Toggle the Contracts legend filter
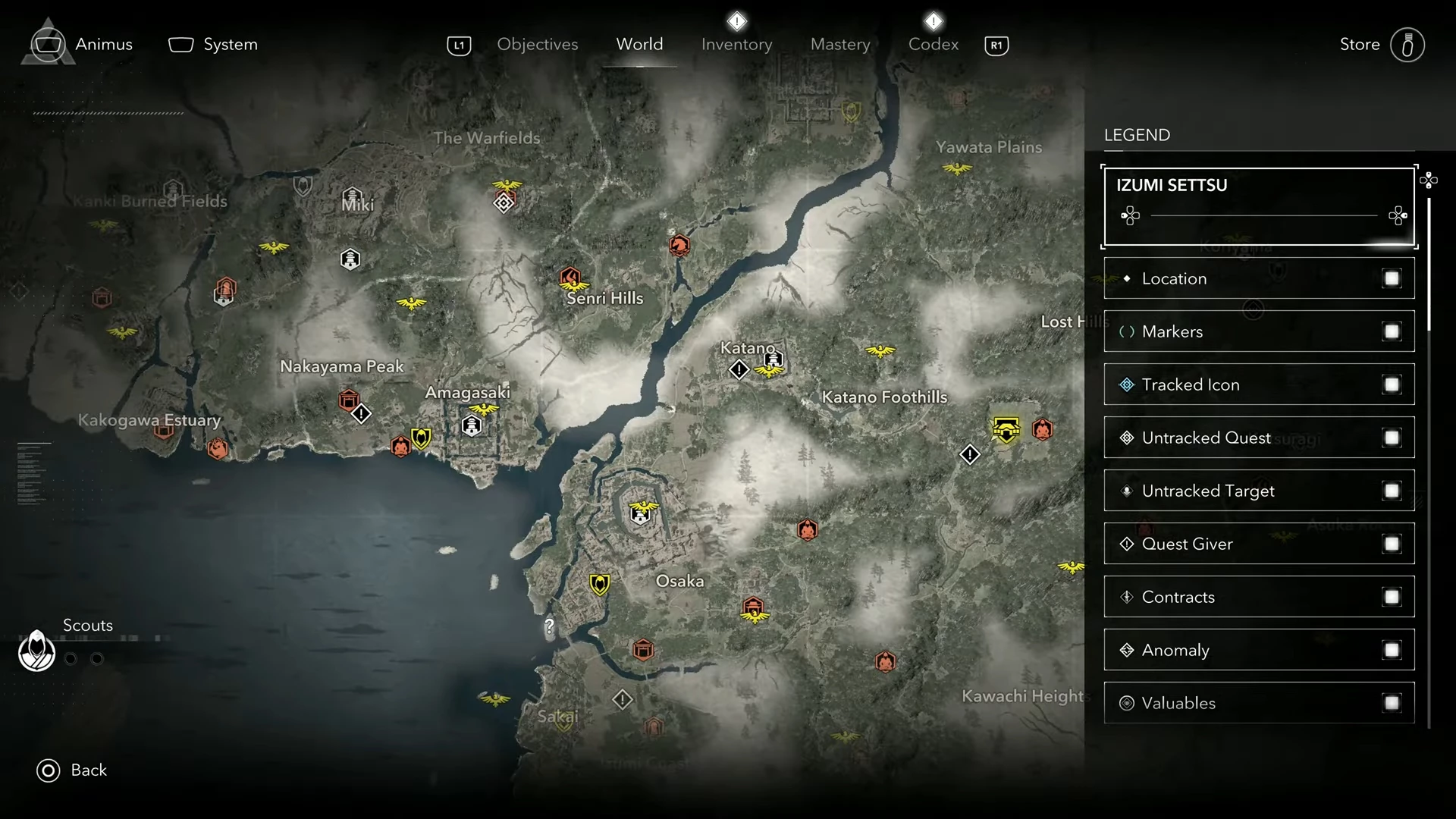1456x819 pixels. pyautogui.click(x=1391, y=597)
